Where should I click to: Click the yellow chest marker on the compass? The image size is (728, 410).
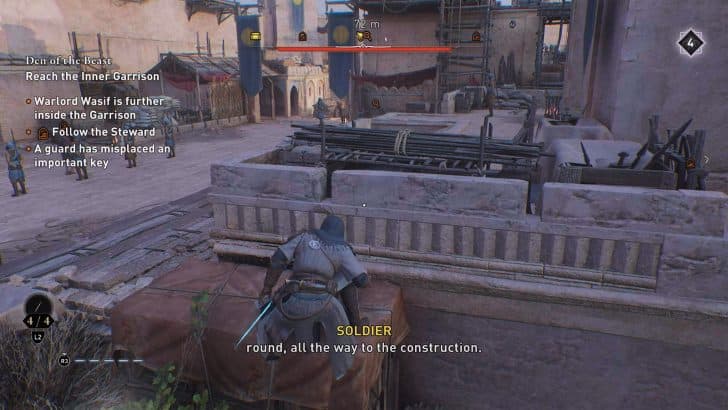(x=256, y=36)
